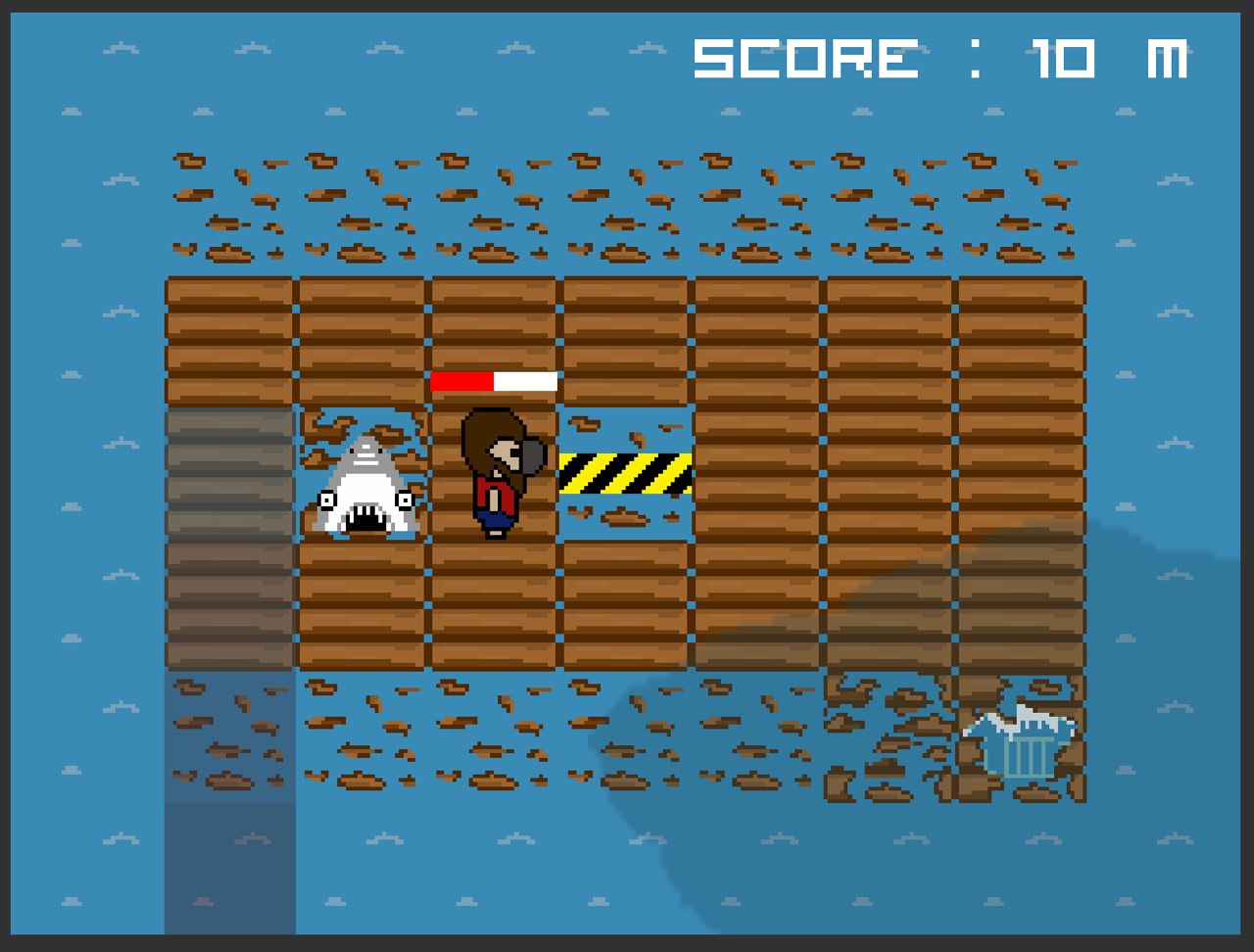Click the SCORE text in the top-right corner

[803, 59]
